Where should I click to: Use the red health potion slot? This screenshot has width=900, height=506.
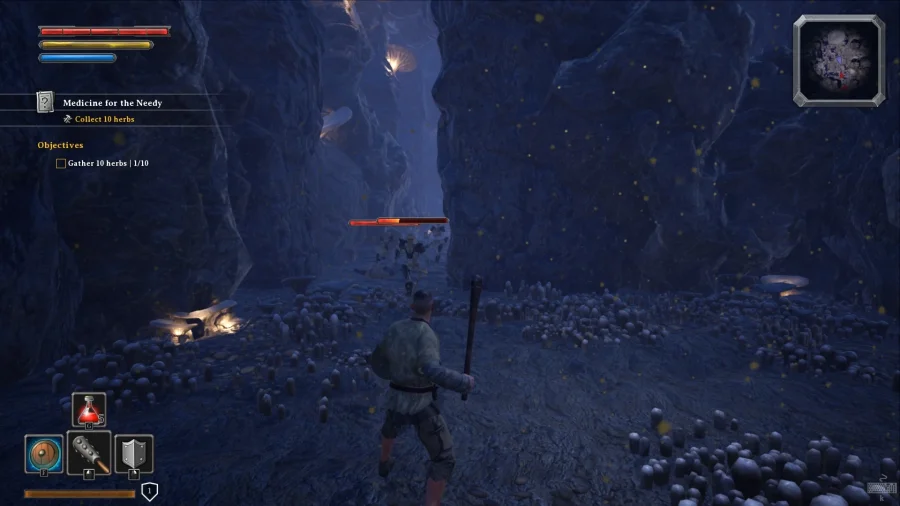pyautogui.click(x=88, y=410)
